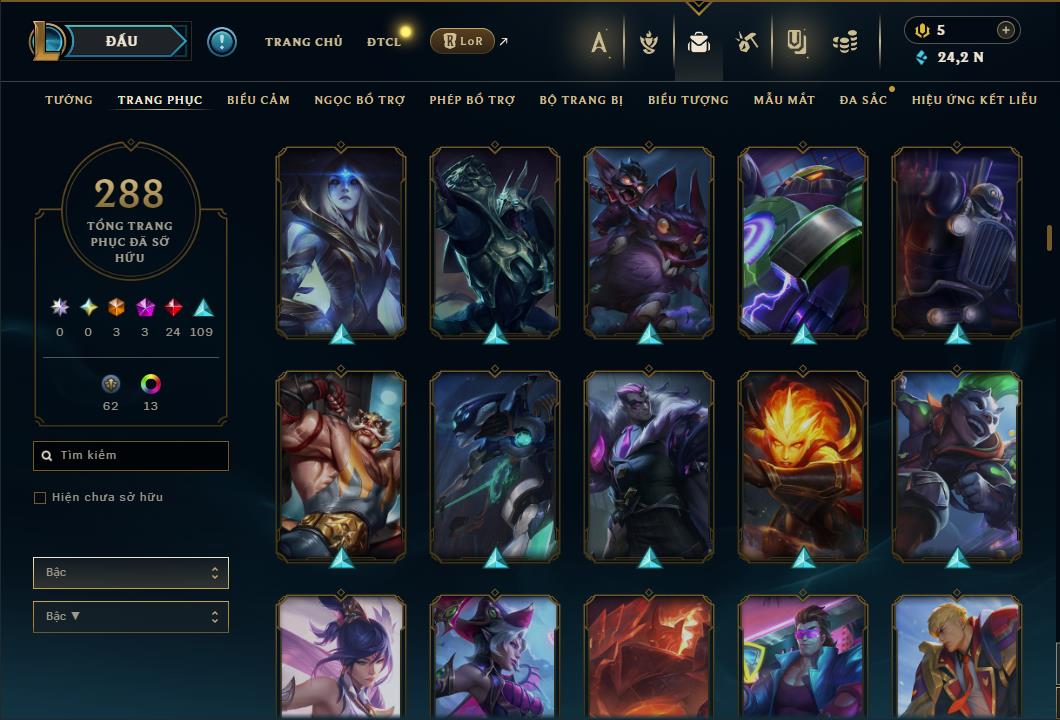Click the Tìm kiếm search field
1060x720 pixels.
(x=131, y=456)
